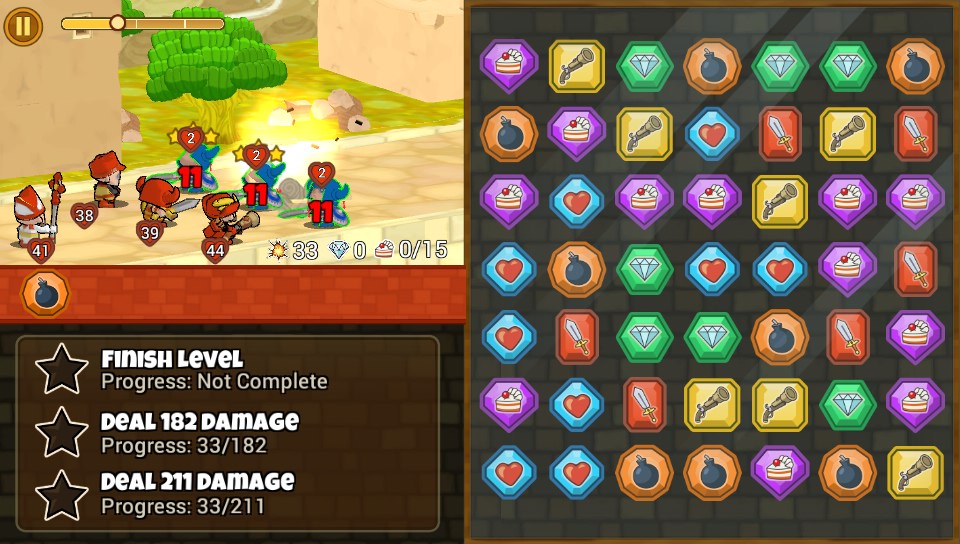Click the Deal 182 Damage objective

[199, 432]
